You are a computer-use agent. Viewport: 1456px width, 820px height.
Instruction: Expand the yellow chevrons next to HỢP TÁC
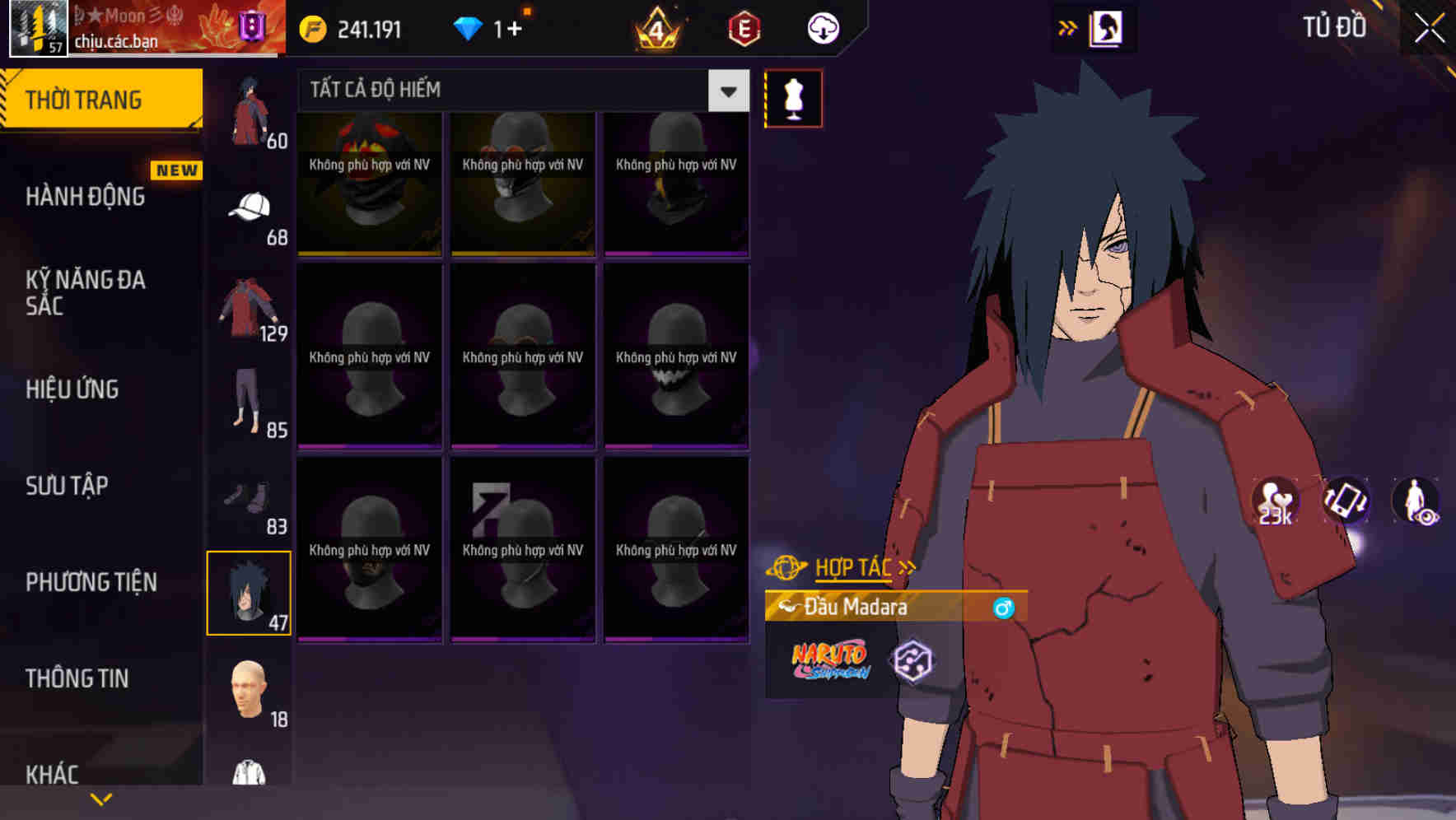pos(906,566)
